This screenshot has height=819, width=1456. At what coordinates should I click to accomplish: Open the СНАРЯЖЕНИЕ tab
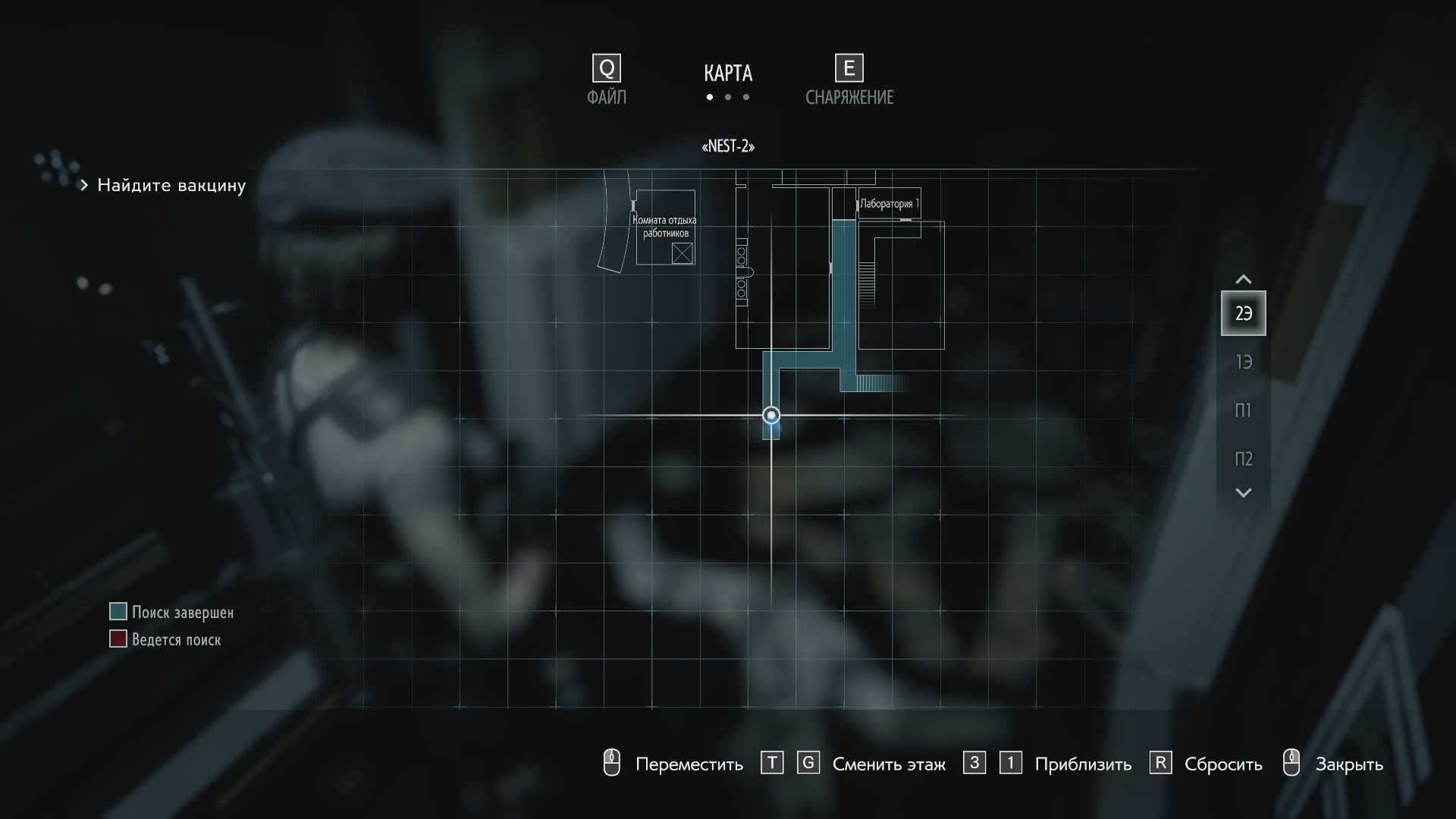pyautogui.click(x=849, y=80)
